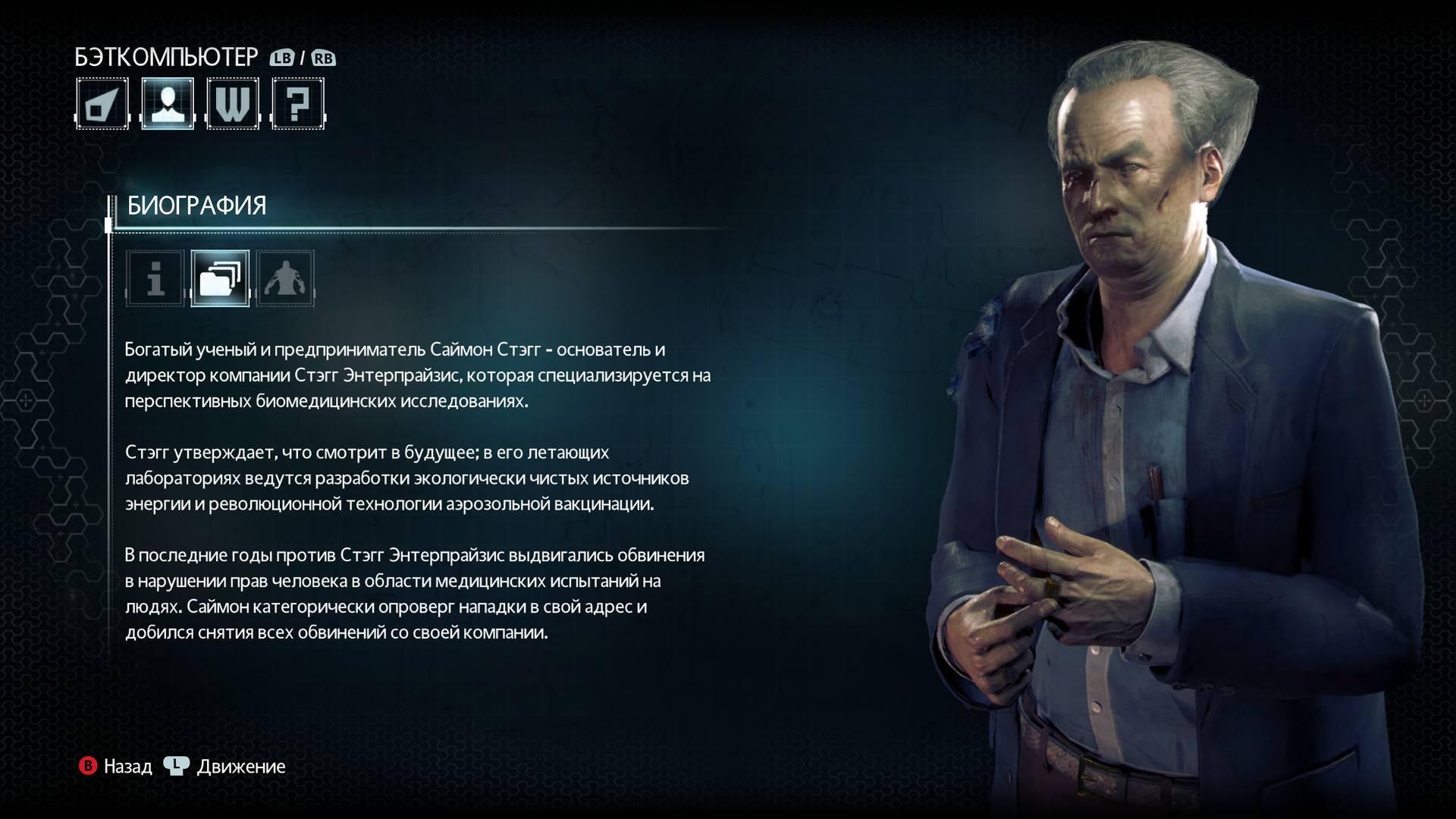Open the question mark riddles tab
This screenshot has width=1456, height=819.
point(298,104)
